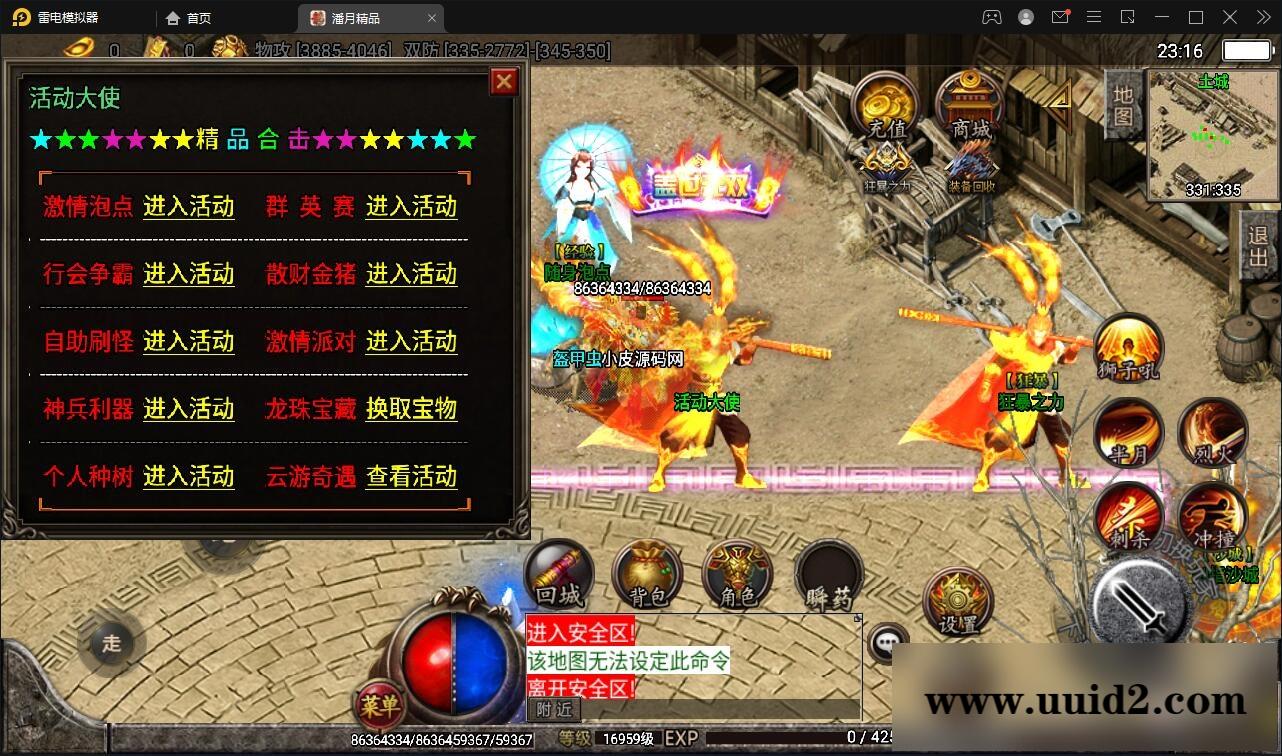Cast the 狮子吼 Lion Roar skill icon
Screen dimensions: 1282x756
point(1128,348)
